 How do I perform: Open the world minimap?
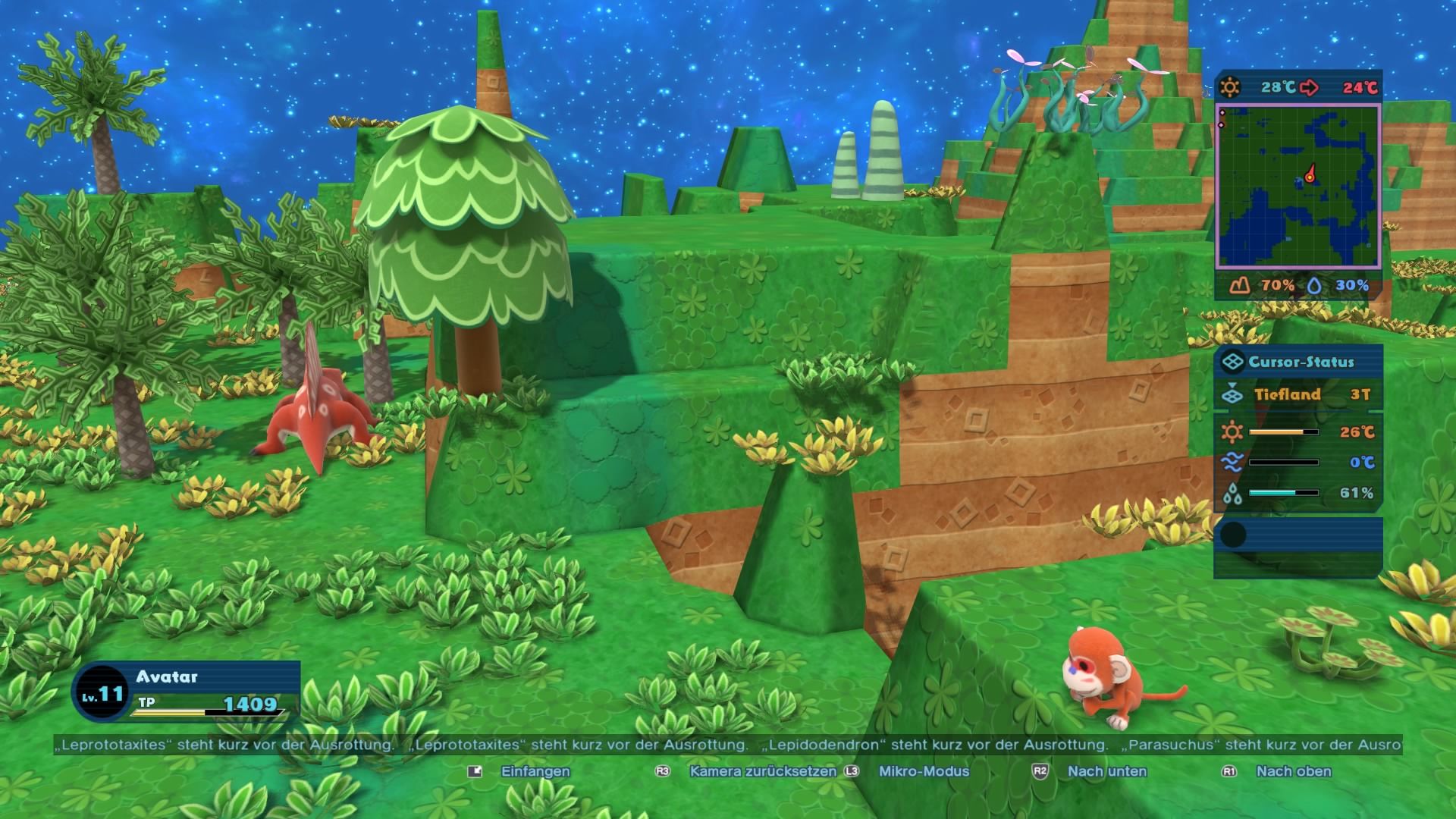coord(1298,187)
